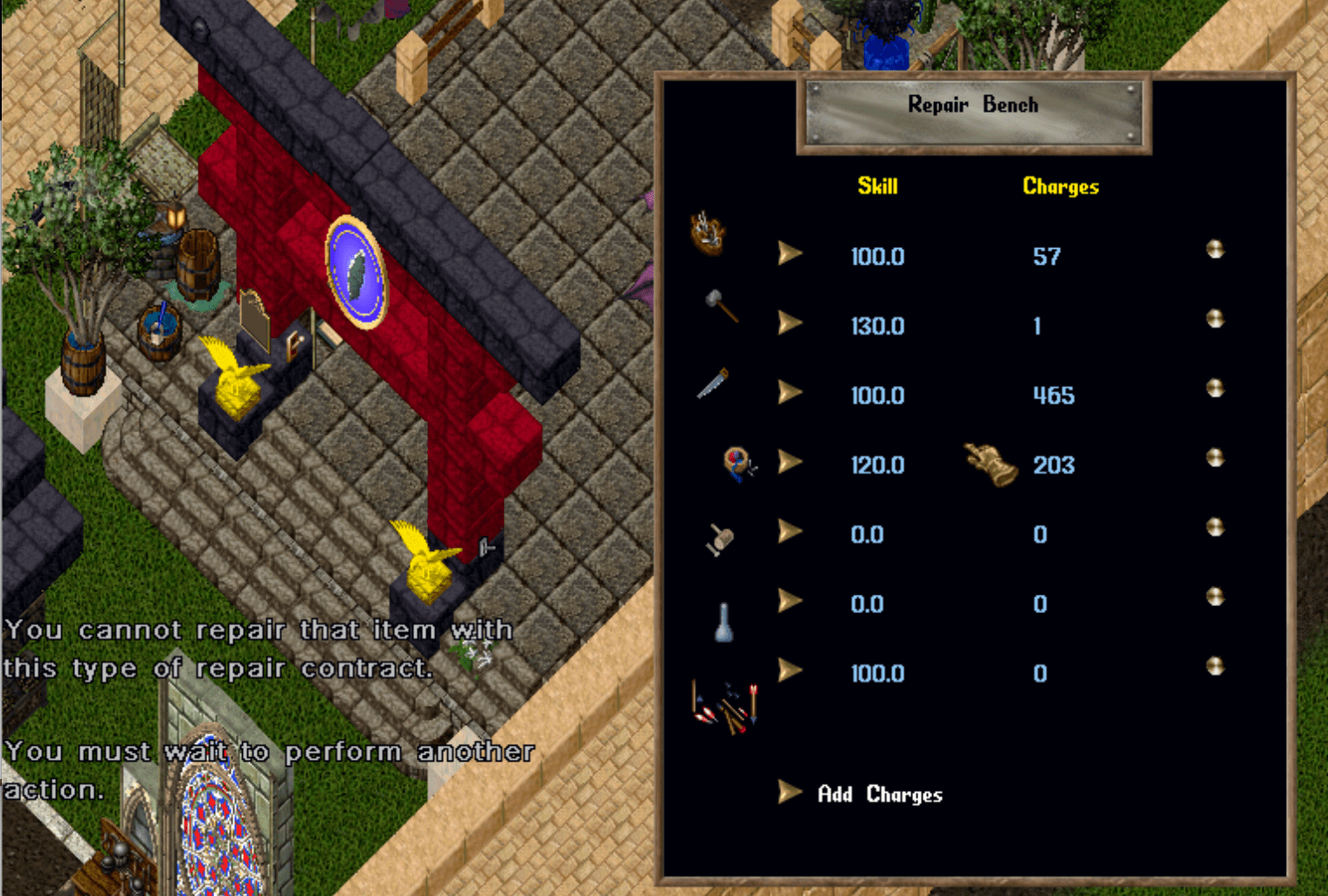Click the Add Charges button
Image resolution: width=1328 pixels, height=896 pixels.
[879, 794]
